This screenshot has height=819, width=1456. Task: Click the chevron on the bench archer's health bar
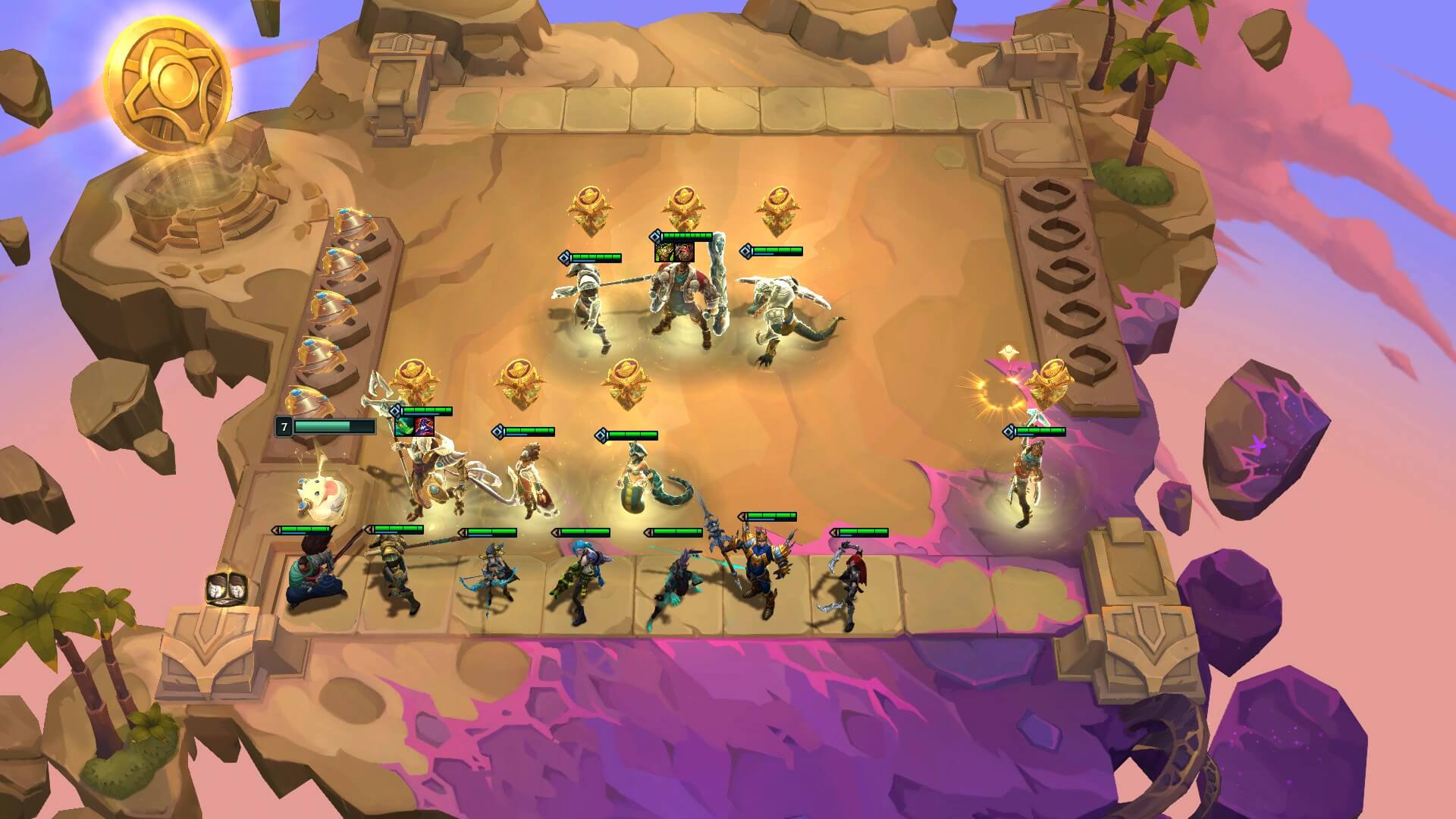click(x=462, y=532)
